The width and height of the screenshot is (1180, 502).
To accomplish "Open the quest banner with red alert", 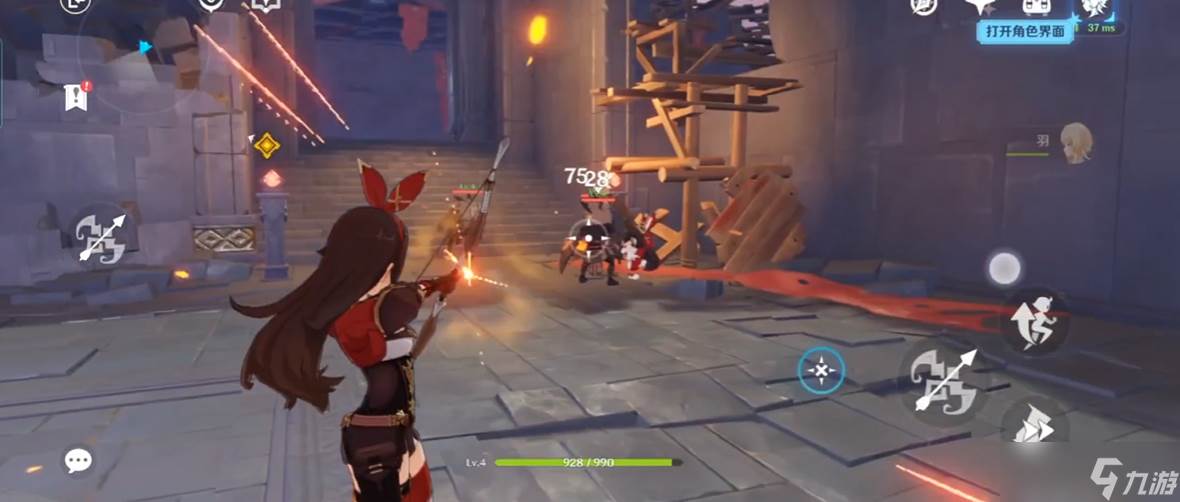I will click(77, 96).
